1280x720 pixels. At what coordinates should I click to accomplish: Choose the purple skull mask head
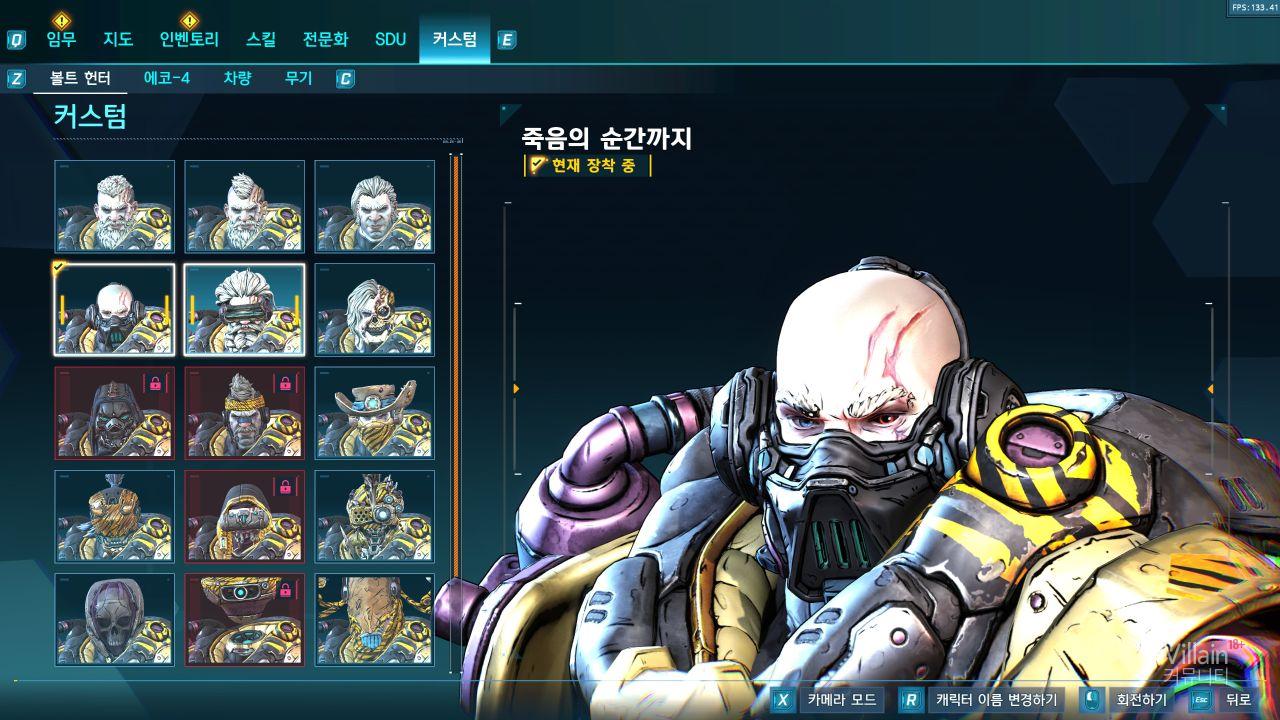[x=114, y=620]
